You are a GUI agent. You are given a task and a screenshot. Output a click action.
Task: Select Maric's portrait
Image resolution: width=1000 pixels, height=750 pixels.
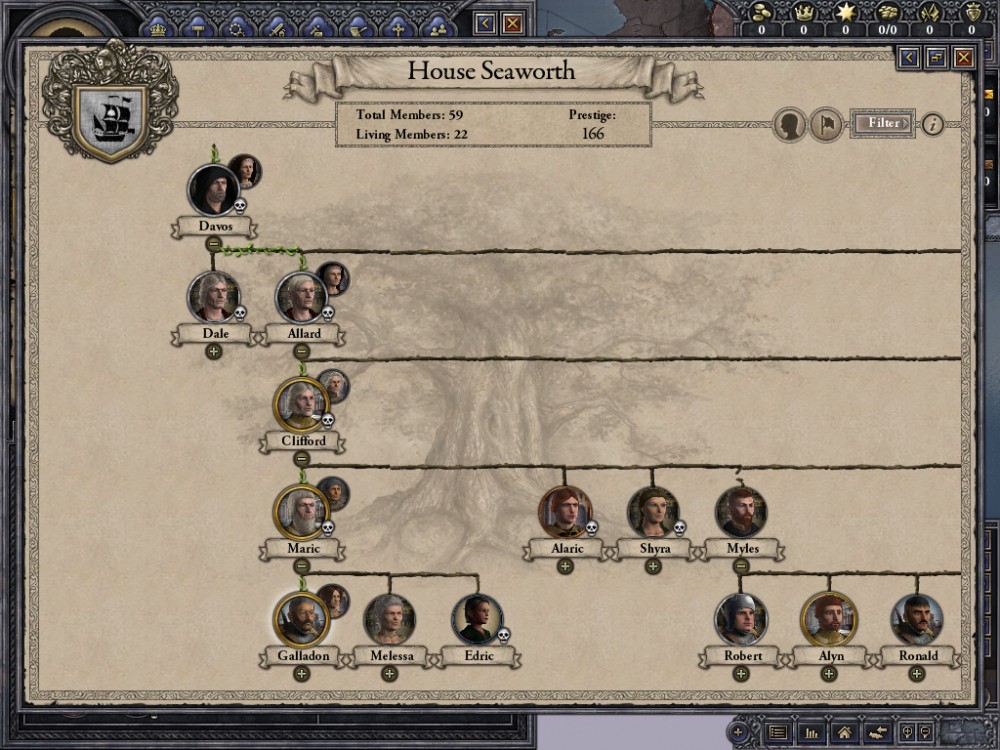(x=301, y=512)
